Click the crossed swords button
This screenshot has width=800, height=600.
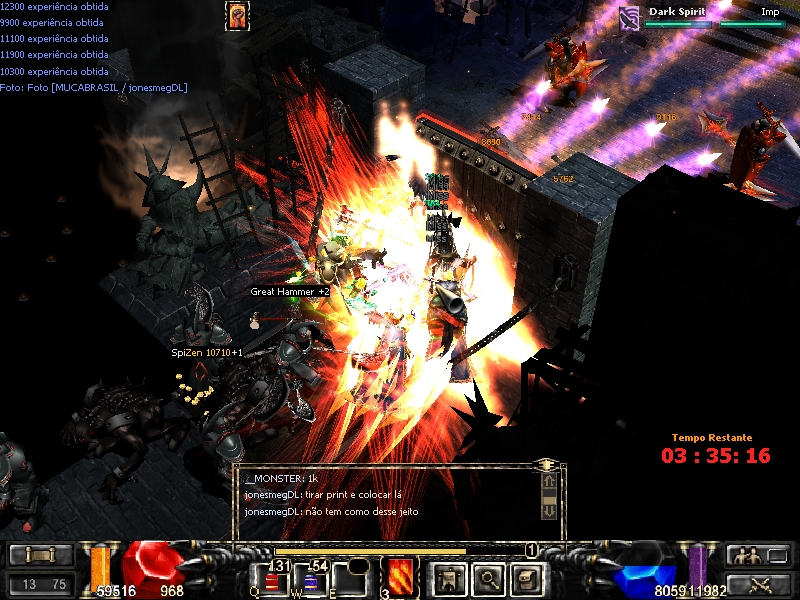(759, 584)
